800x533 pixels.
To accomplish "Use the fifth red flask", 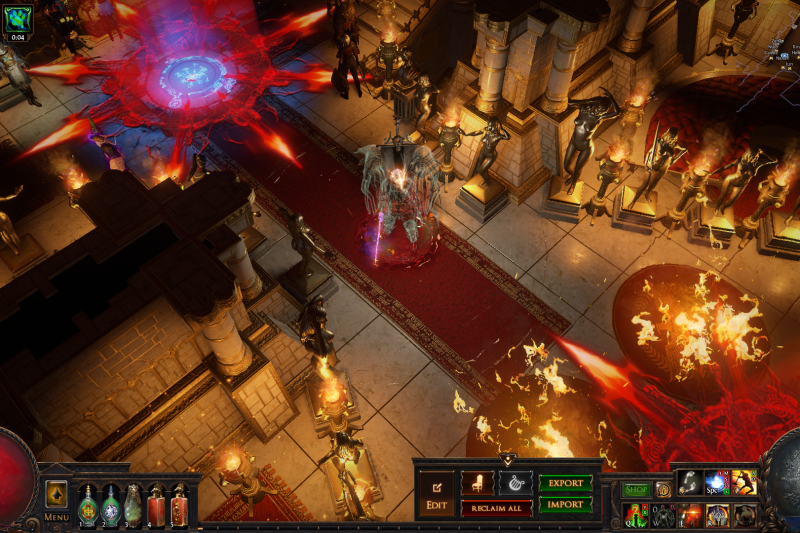I will click(x=179, y=506).
